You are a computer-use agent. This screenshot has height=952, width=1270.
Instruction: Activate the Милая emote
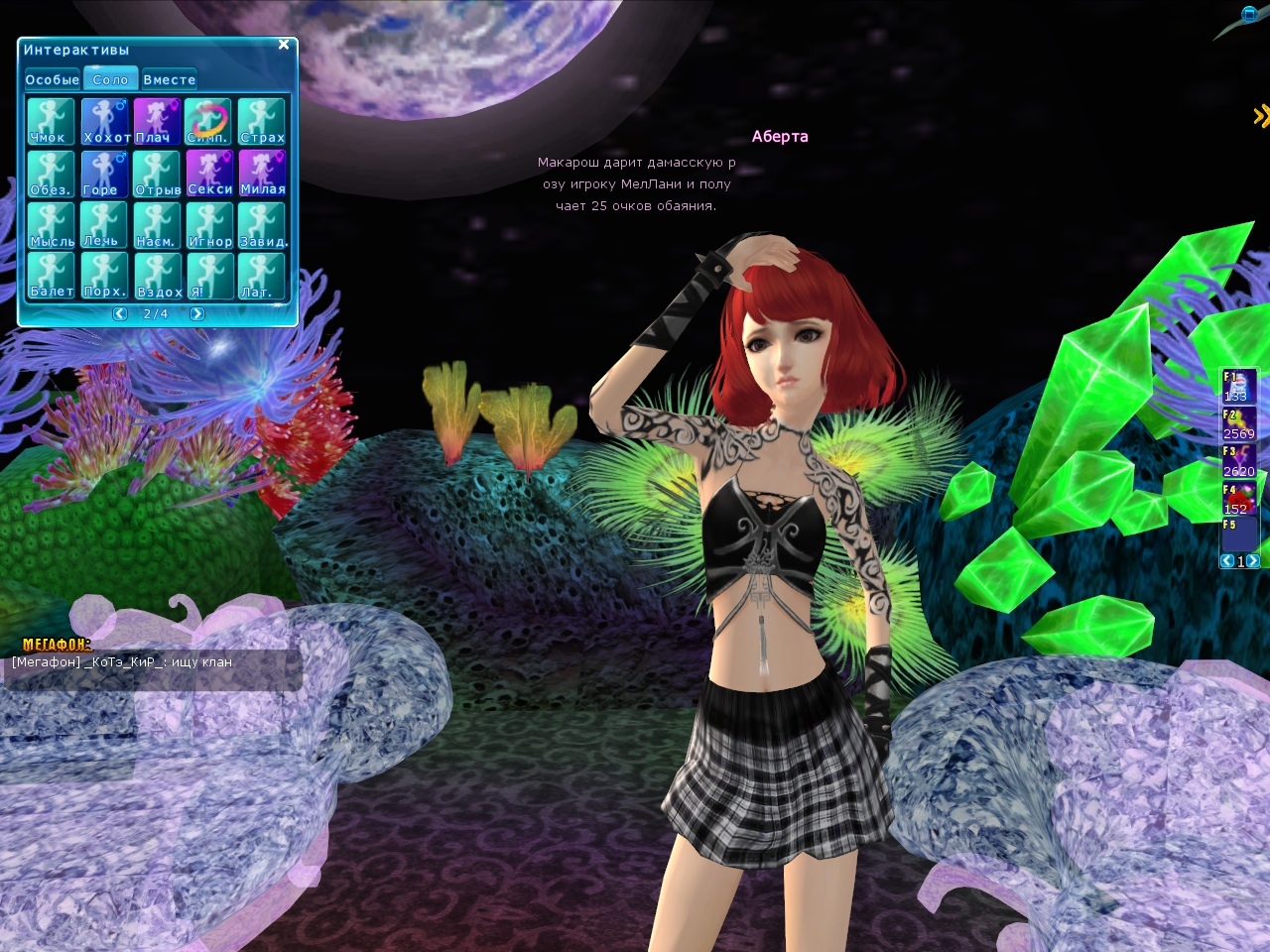pyautogui.click(x=262, y=173)
